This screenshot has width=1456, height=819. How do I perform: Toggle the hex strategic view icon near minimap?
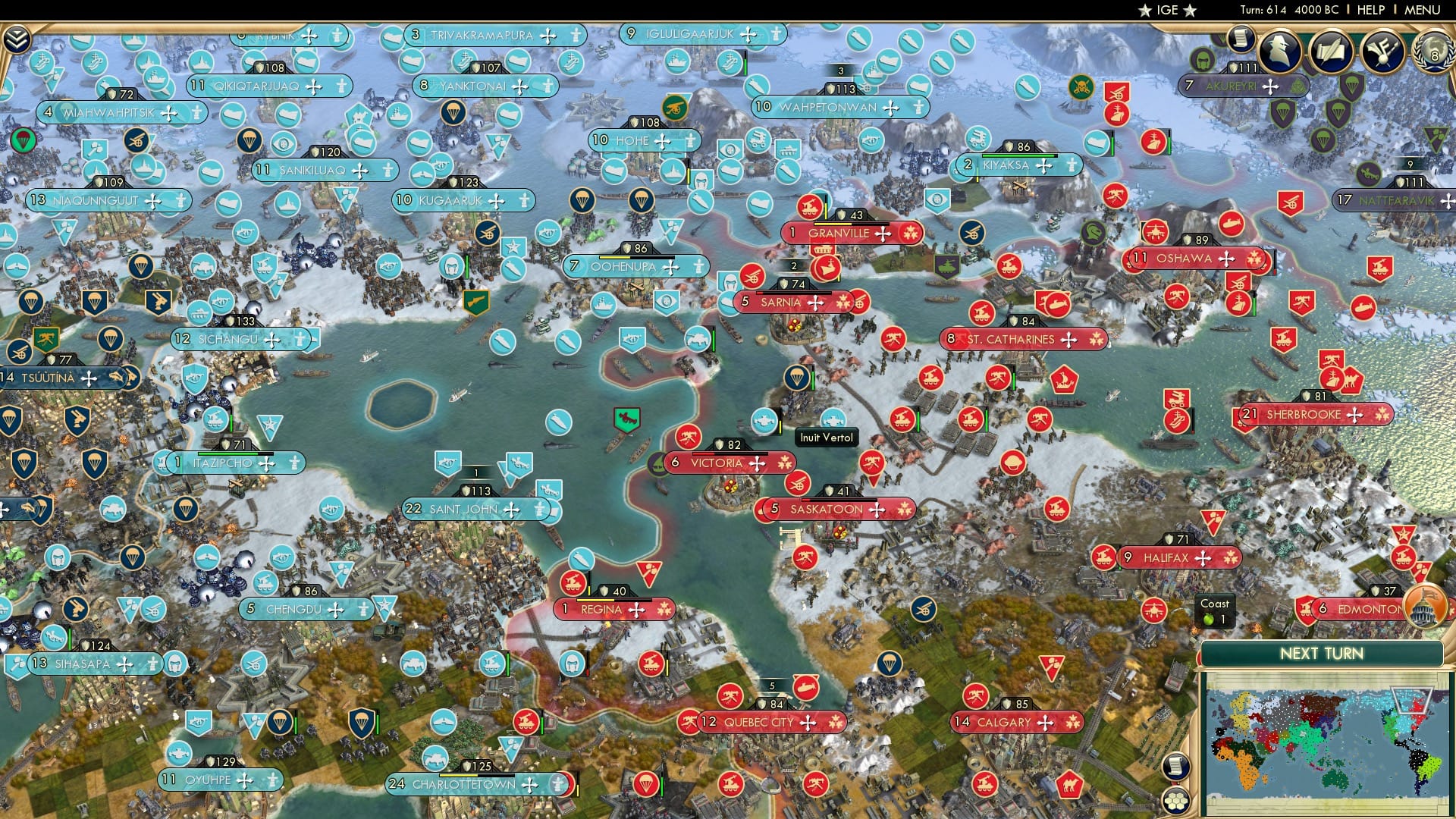1176,802
